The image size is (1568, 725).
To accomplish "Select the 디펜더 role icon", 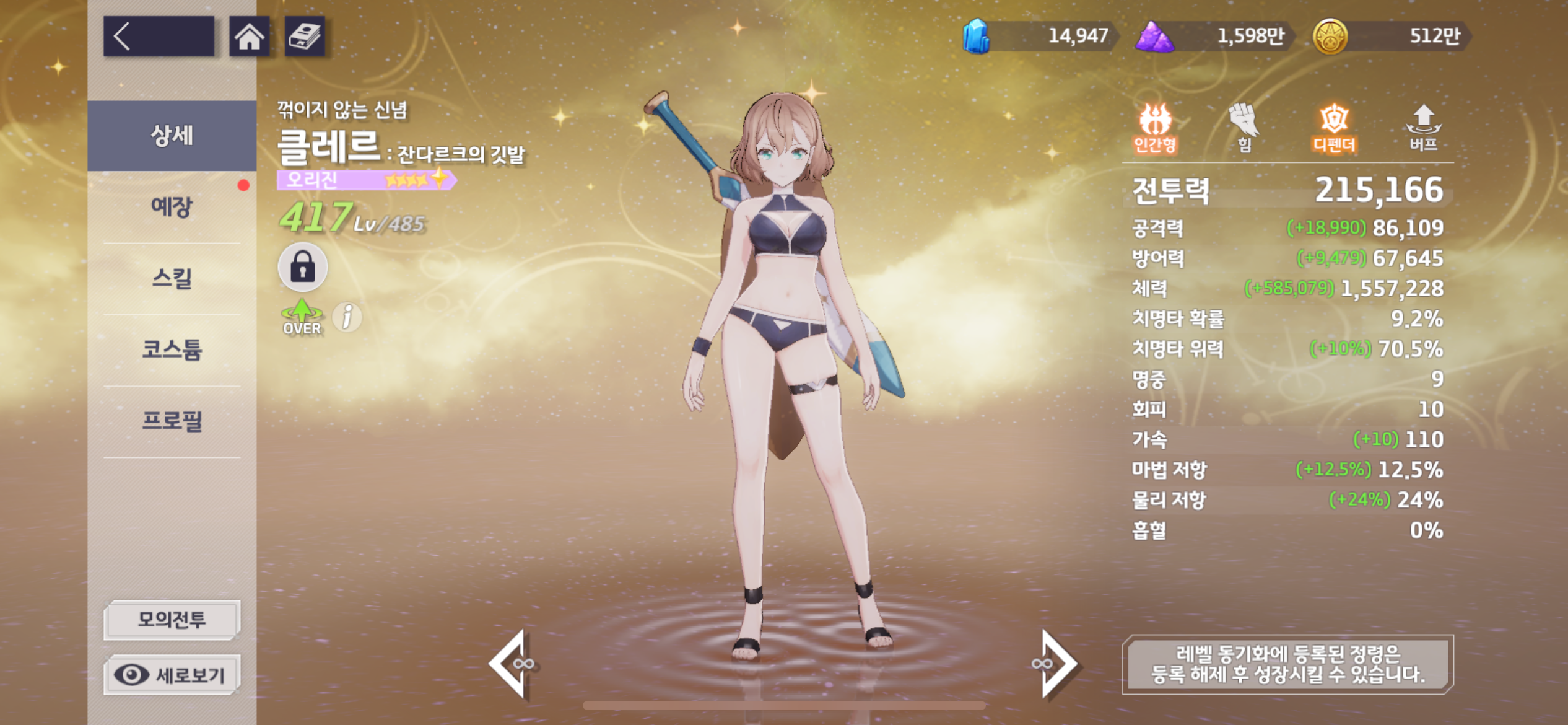I will tap(1334, 128).
